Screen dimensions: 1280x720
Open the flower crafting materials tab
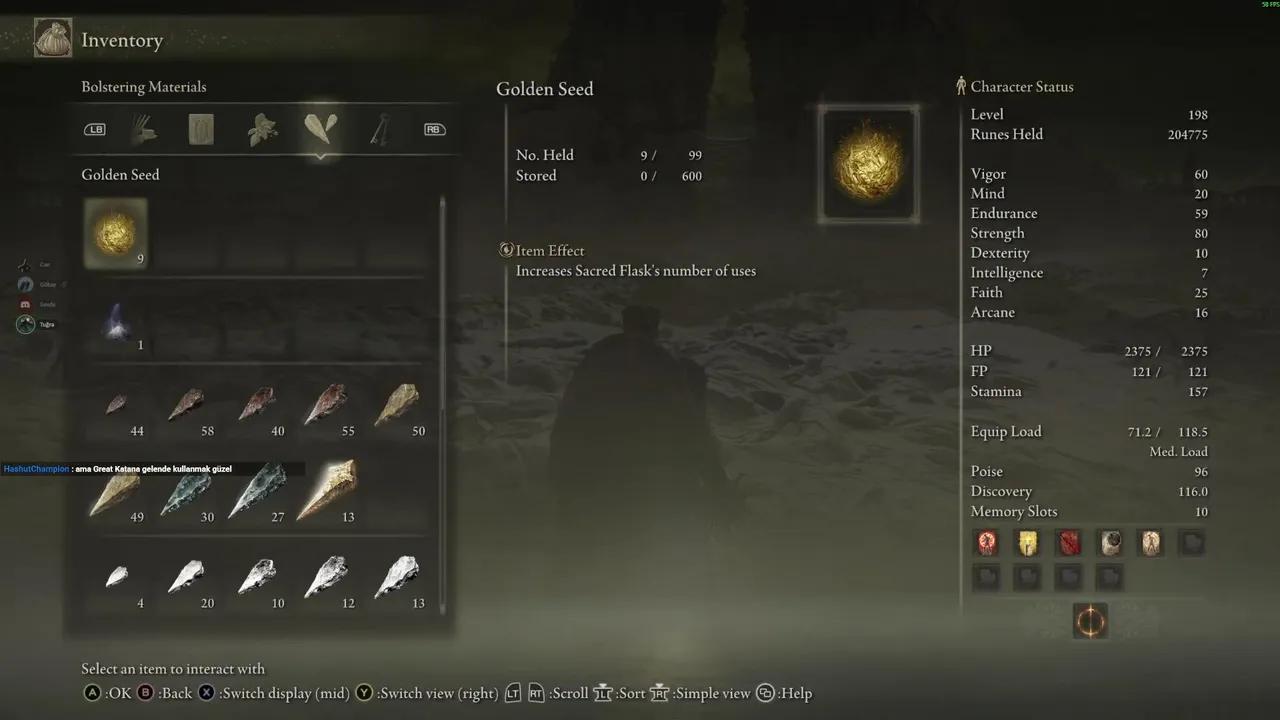(262, 129)
